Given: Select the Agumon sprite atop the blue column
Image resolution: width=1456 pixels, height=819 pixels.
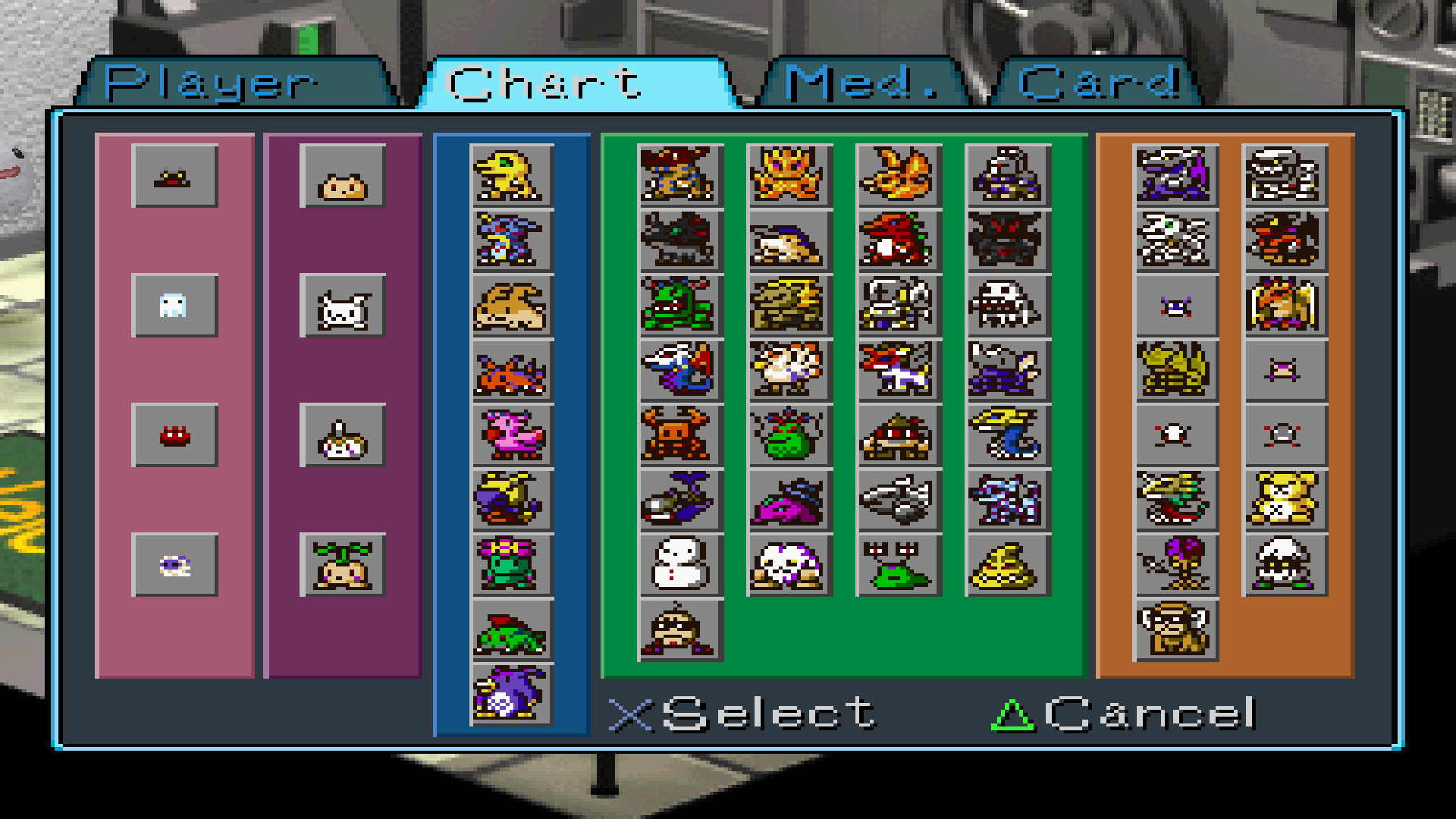Looking at the screenshot, I should 510,176.
